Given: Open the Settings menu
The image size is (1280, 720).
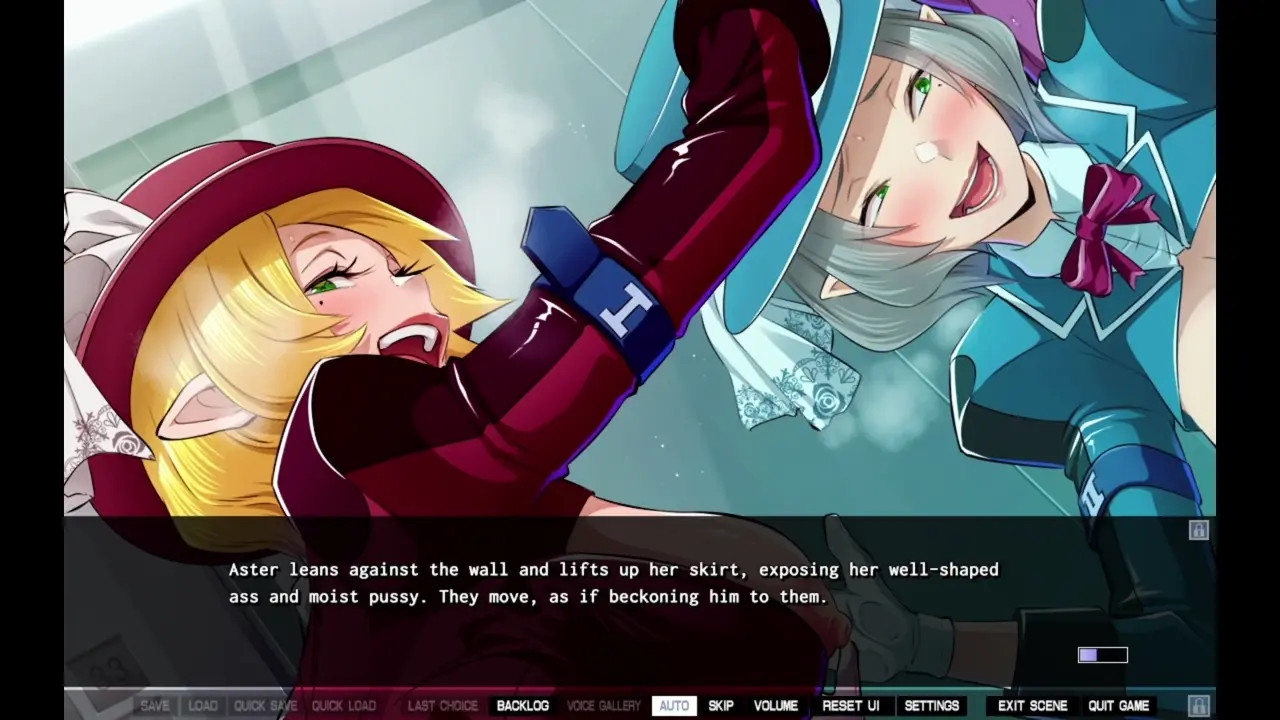Looking at the screenshot, I should [x=931, y=706].
